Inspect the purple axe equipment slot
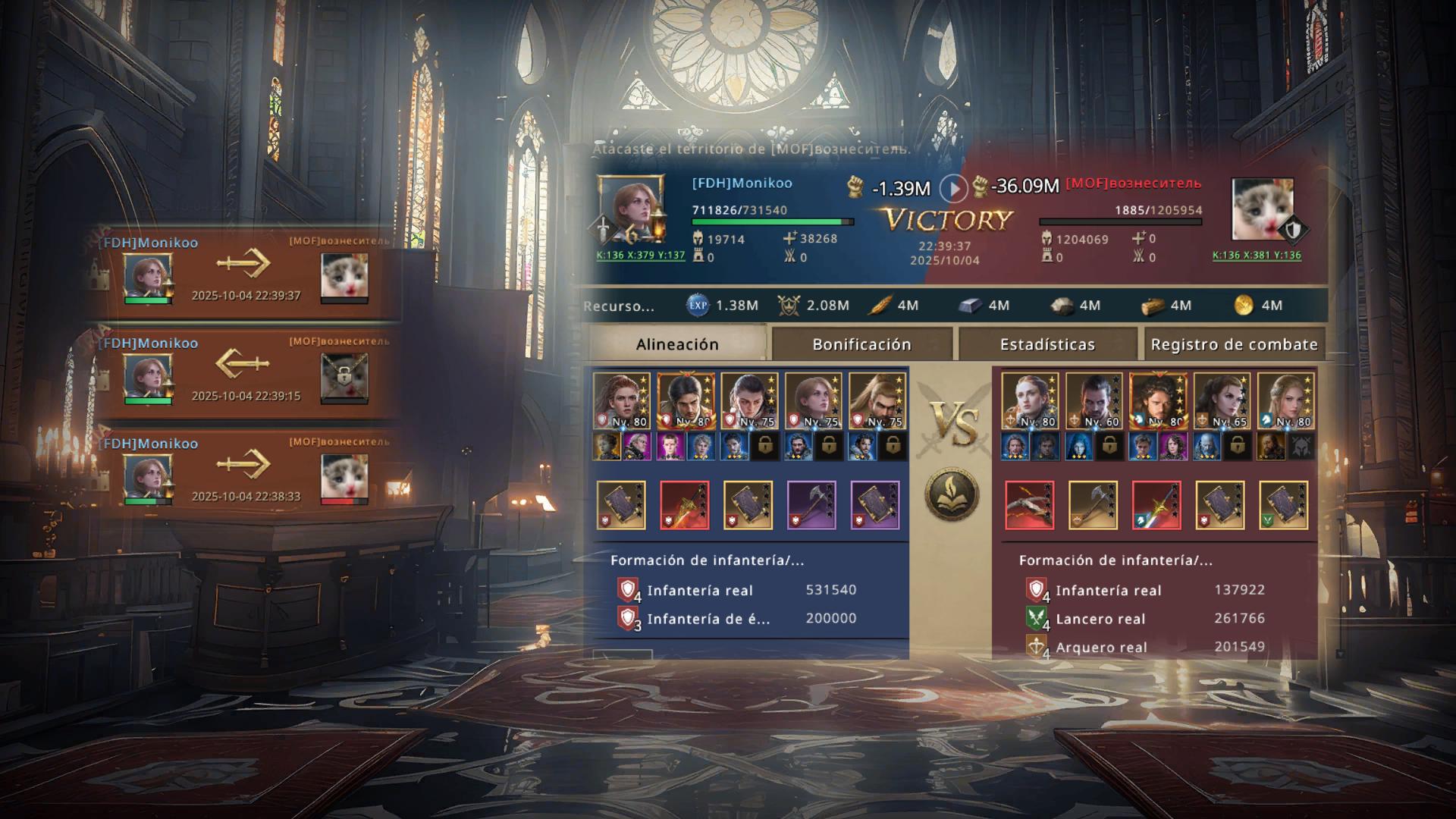The width and height of the screenshot is (1456, 819). 811,504
